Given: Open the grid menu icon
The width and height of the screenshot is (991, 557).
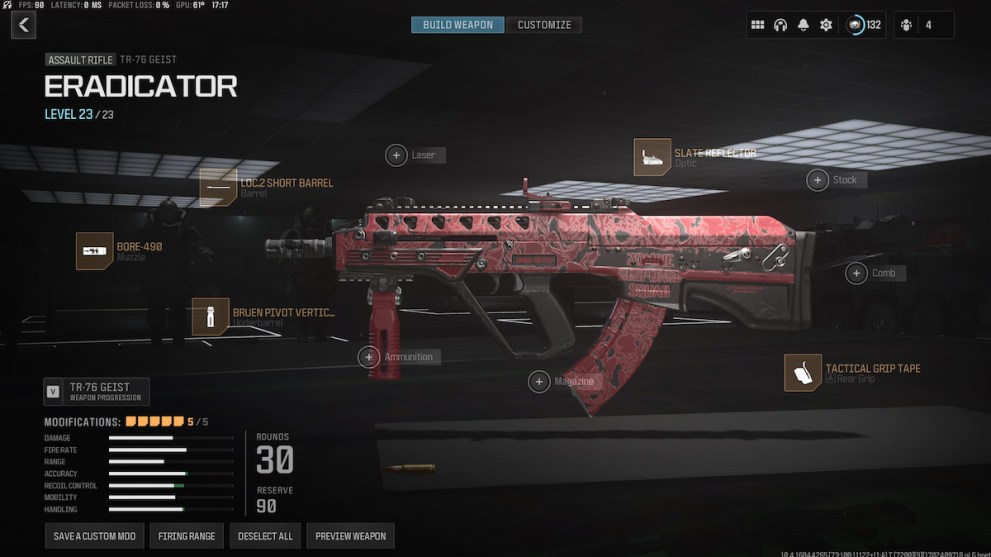Looking at the screenshot, I should [757, 25].
